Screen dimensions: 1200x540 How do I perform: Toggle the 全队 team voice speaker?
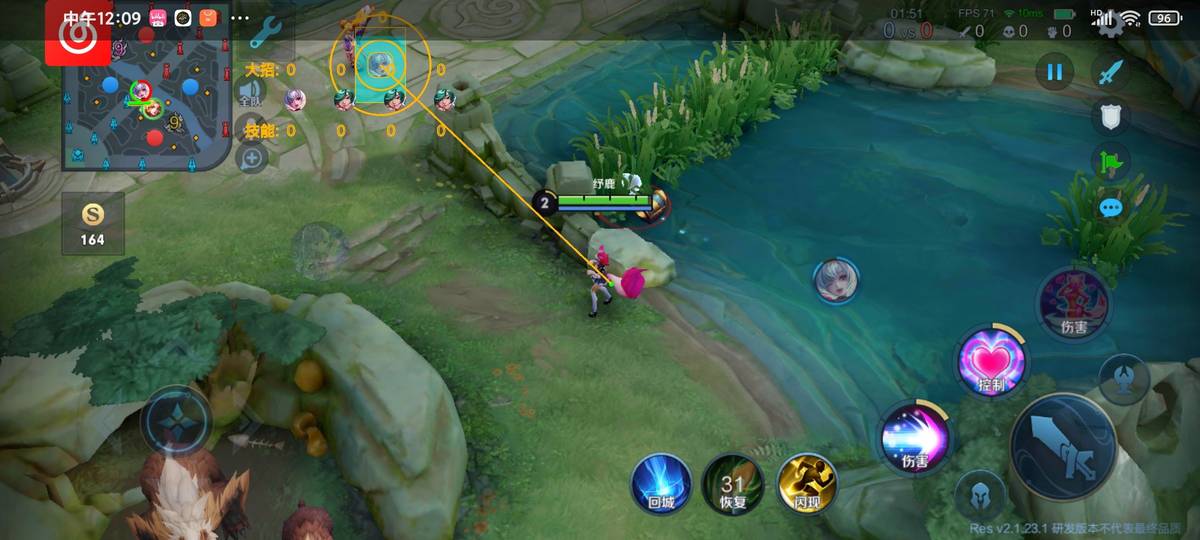click(x=250, y=96)
